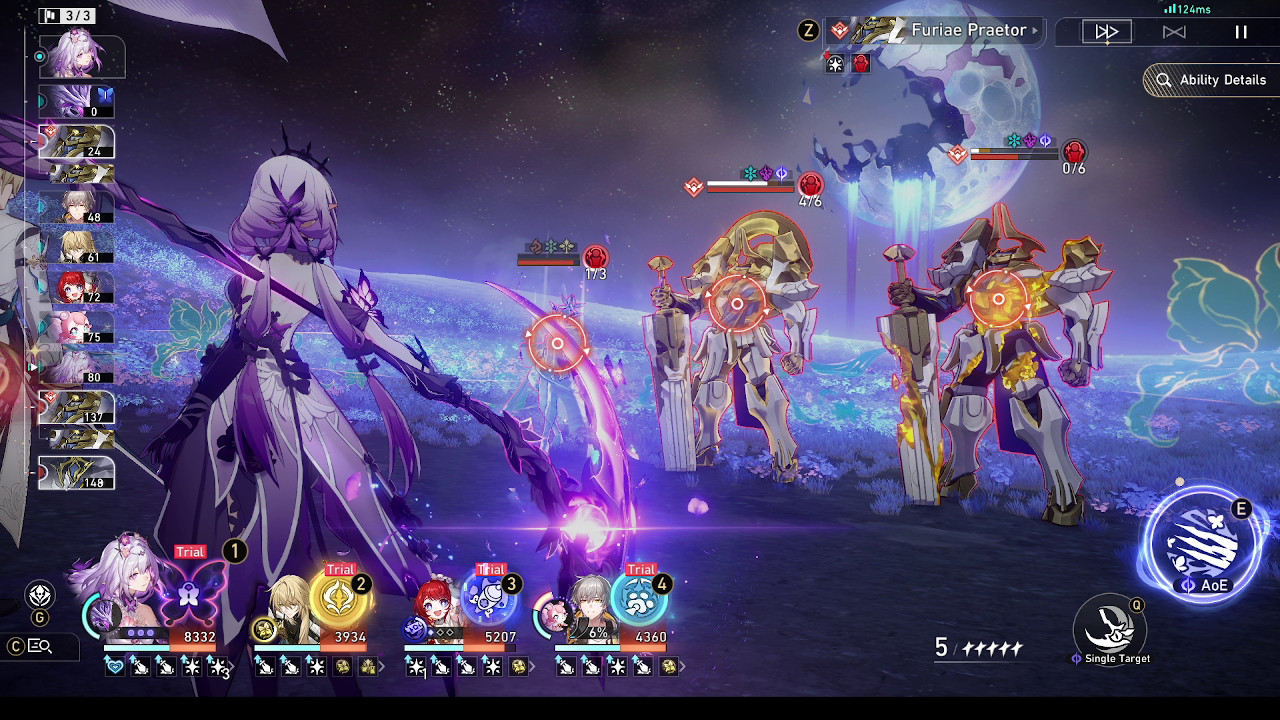Pause the ongoing battle
The image size is (1280, 720).
[x=1240, y=31]
